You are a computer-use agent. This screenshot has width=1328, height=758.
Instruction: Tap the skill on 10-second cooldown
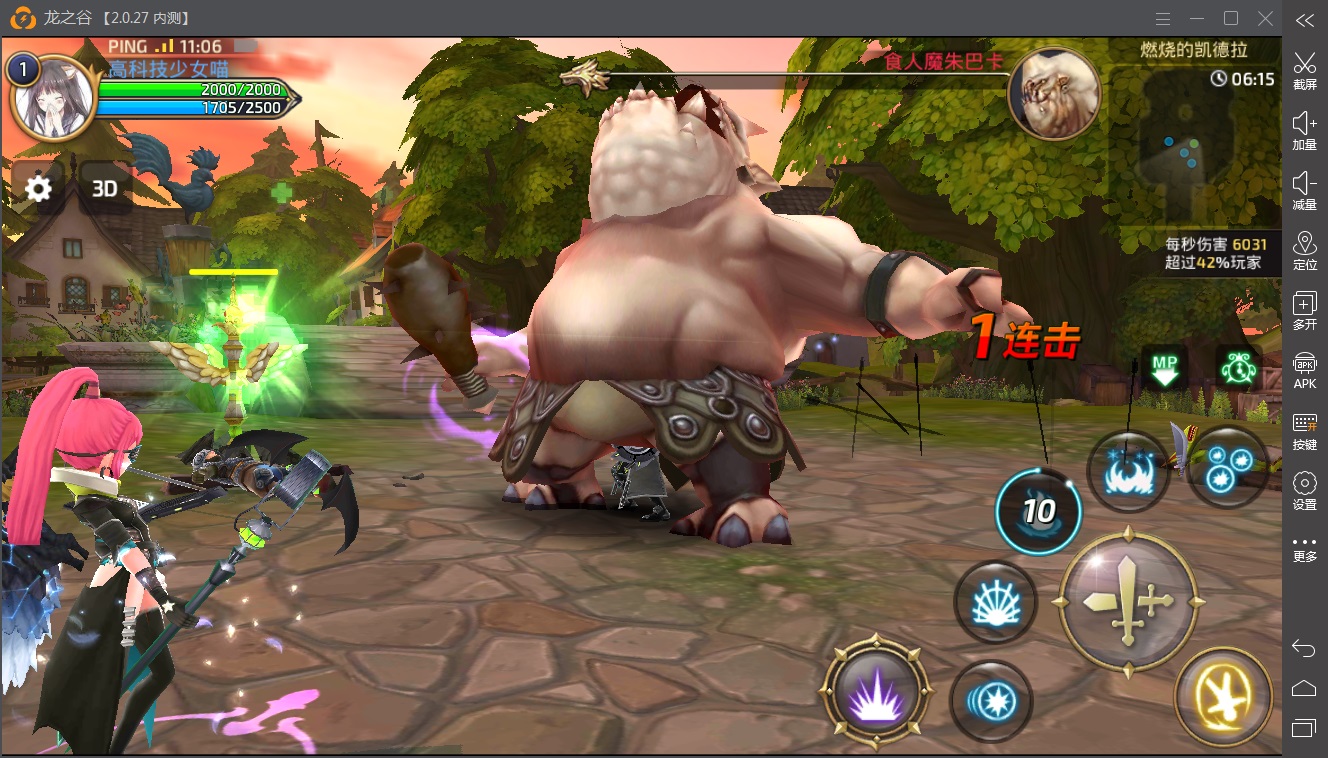pos(1039,511)
